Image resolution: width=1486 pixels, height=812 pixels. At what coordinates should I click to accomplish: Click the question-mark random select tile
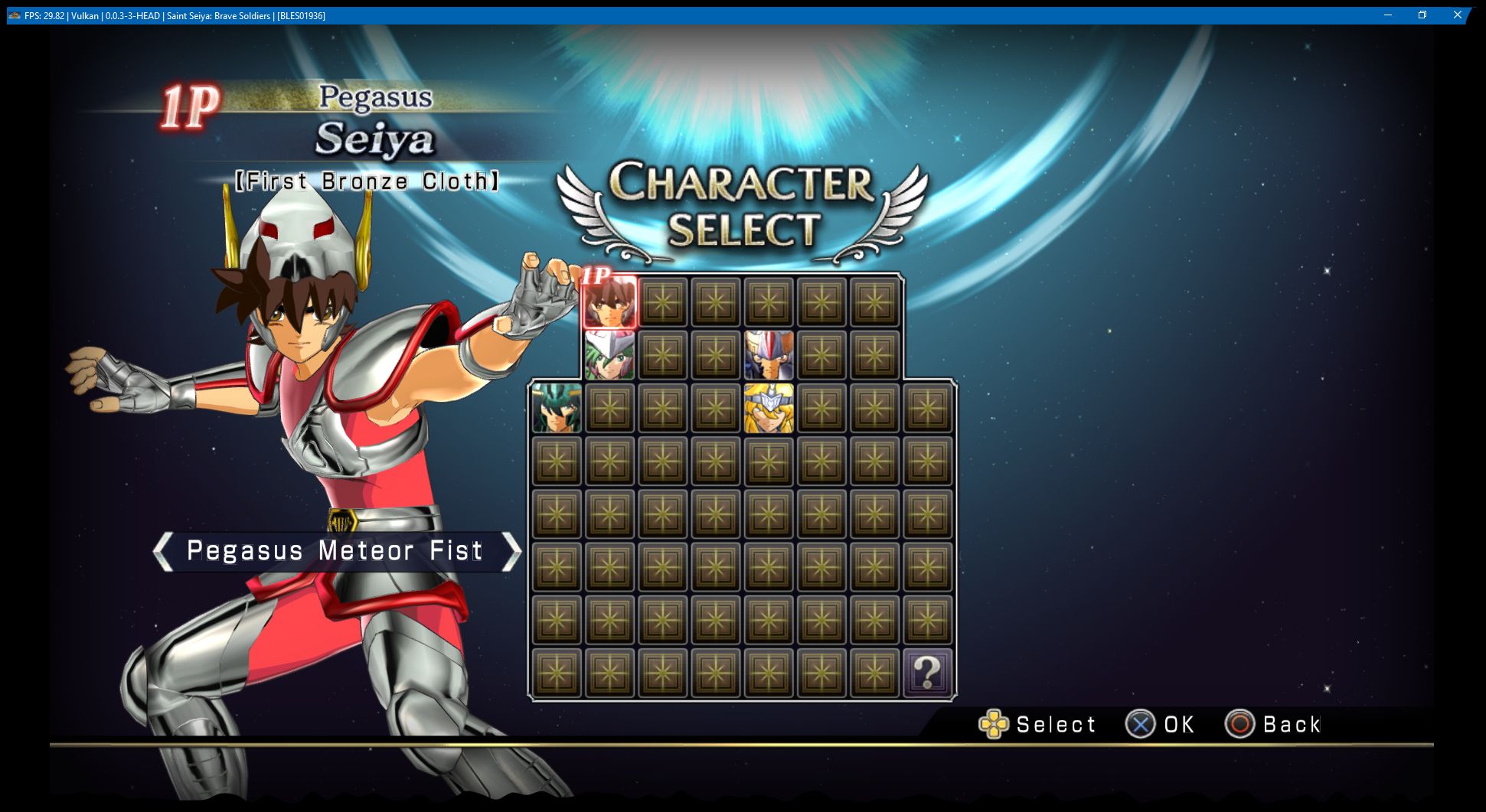point(929,675)
